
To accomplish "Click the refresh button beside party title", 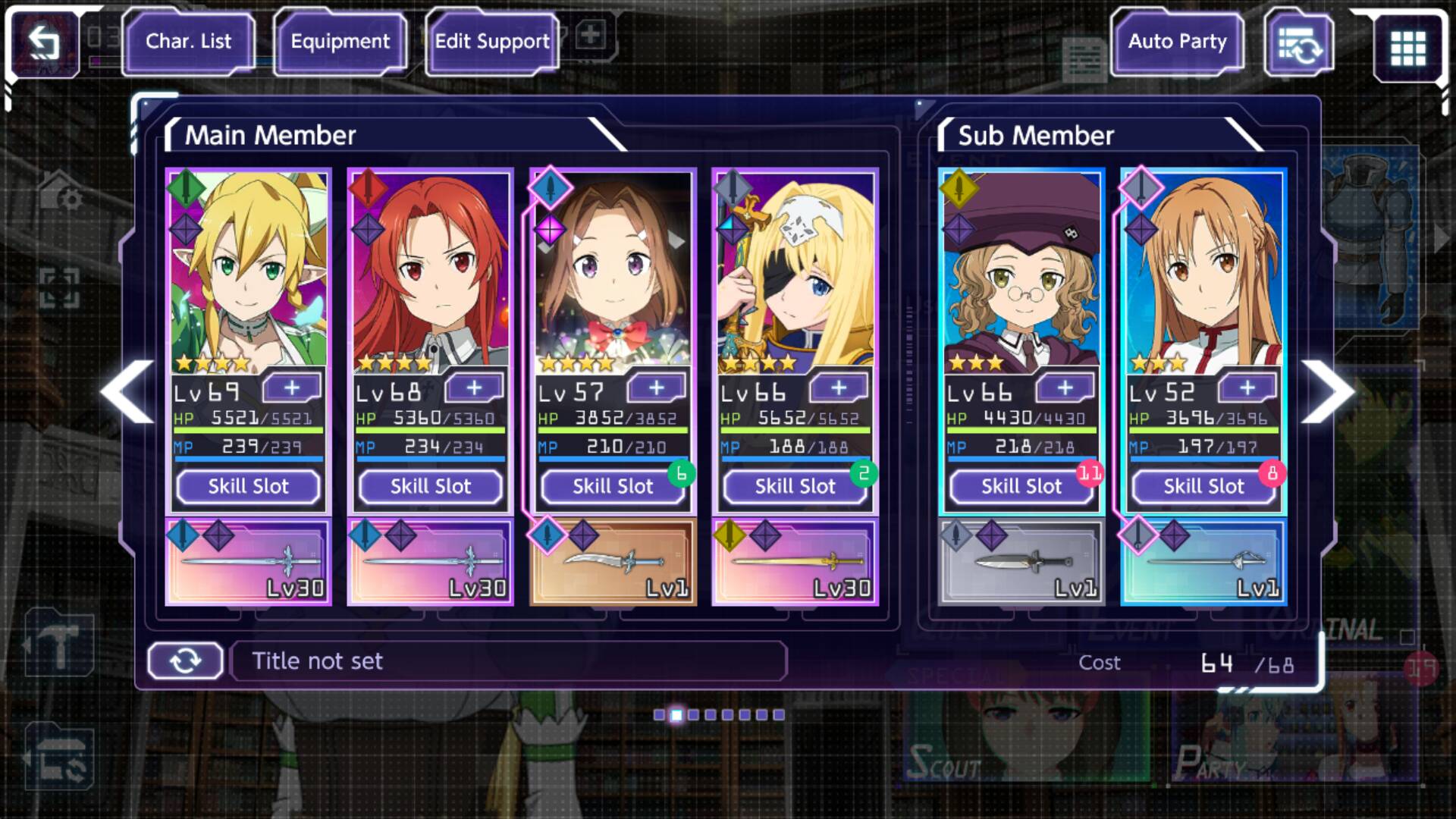I will coord(185,661).
